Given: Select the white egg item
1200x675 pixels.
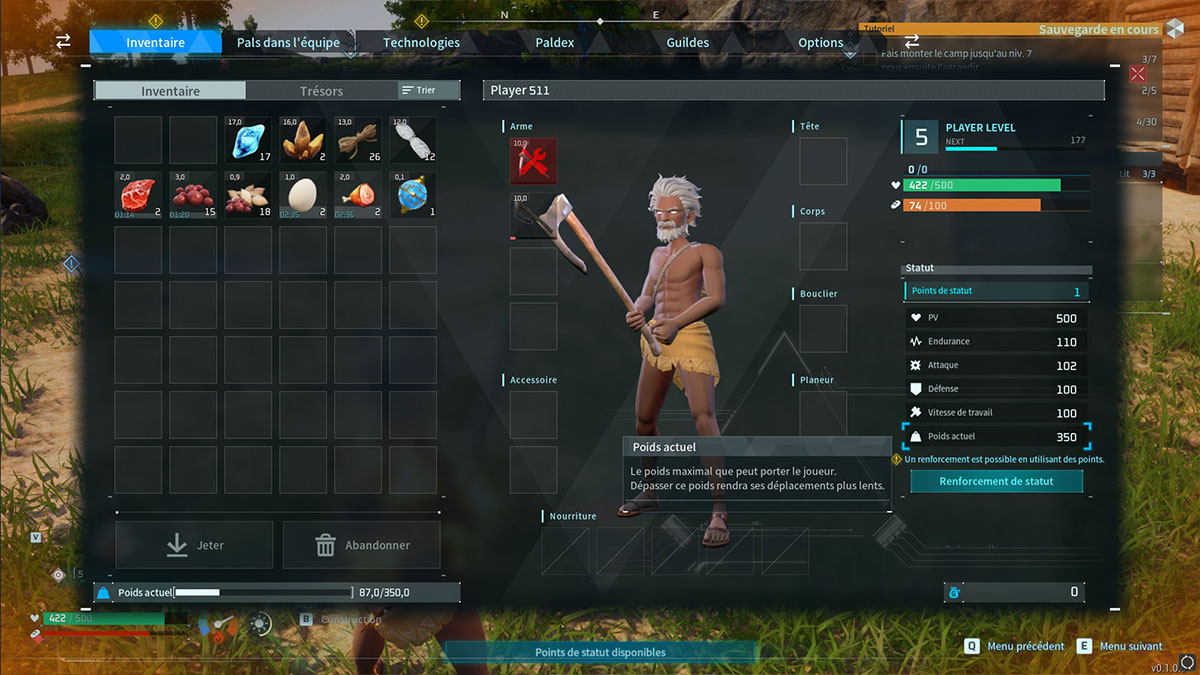Looking at the screenshot, I should [x=303, y=195].
